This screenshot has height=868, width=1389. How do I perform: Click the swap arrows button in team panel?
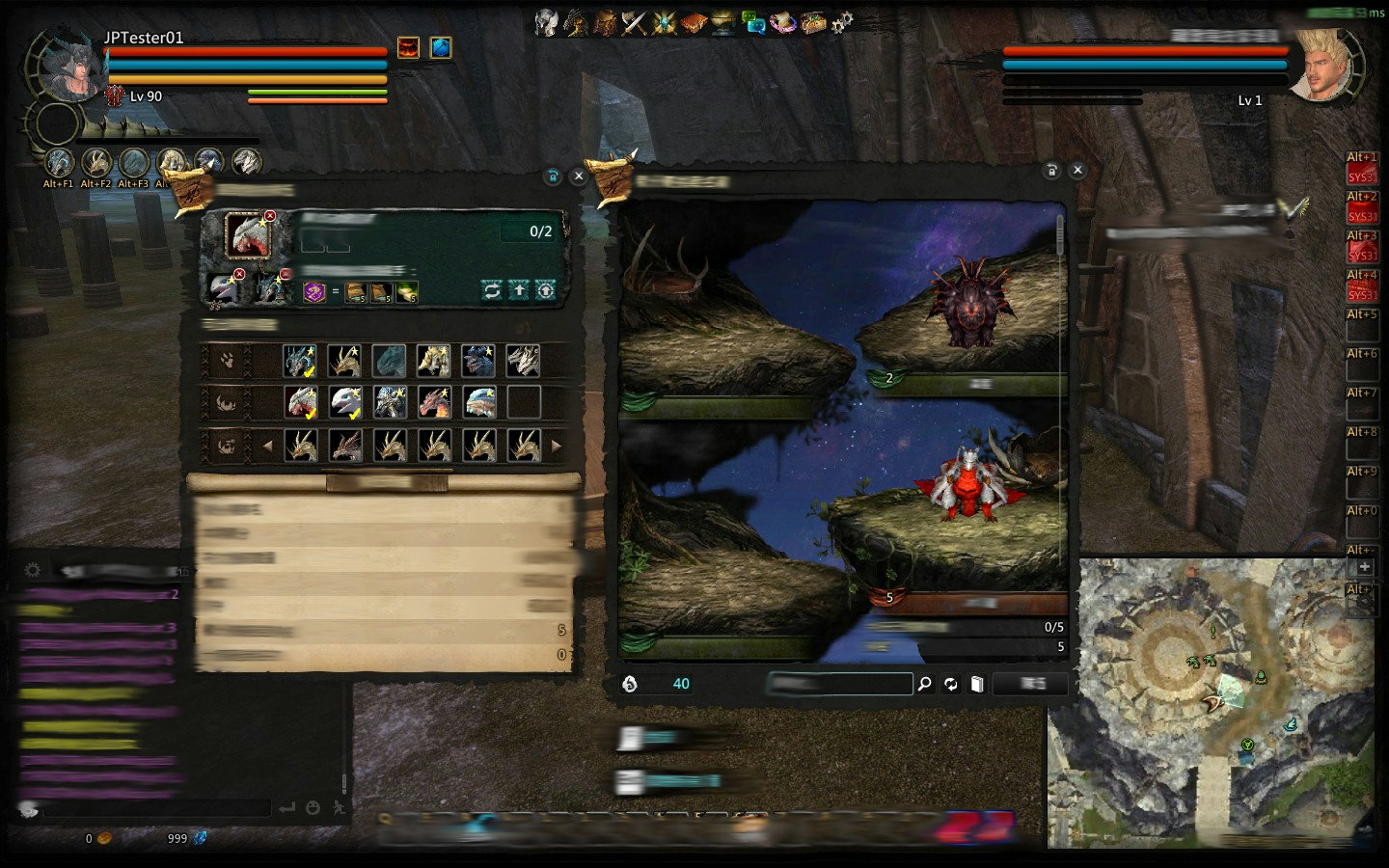pyautogui.click(x=492, y=290)
